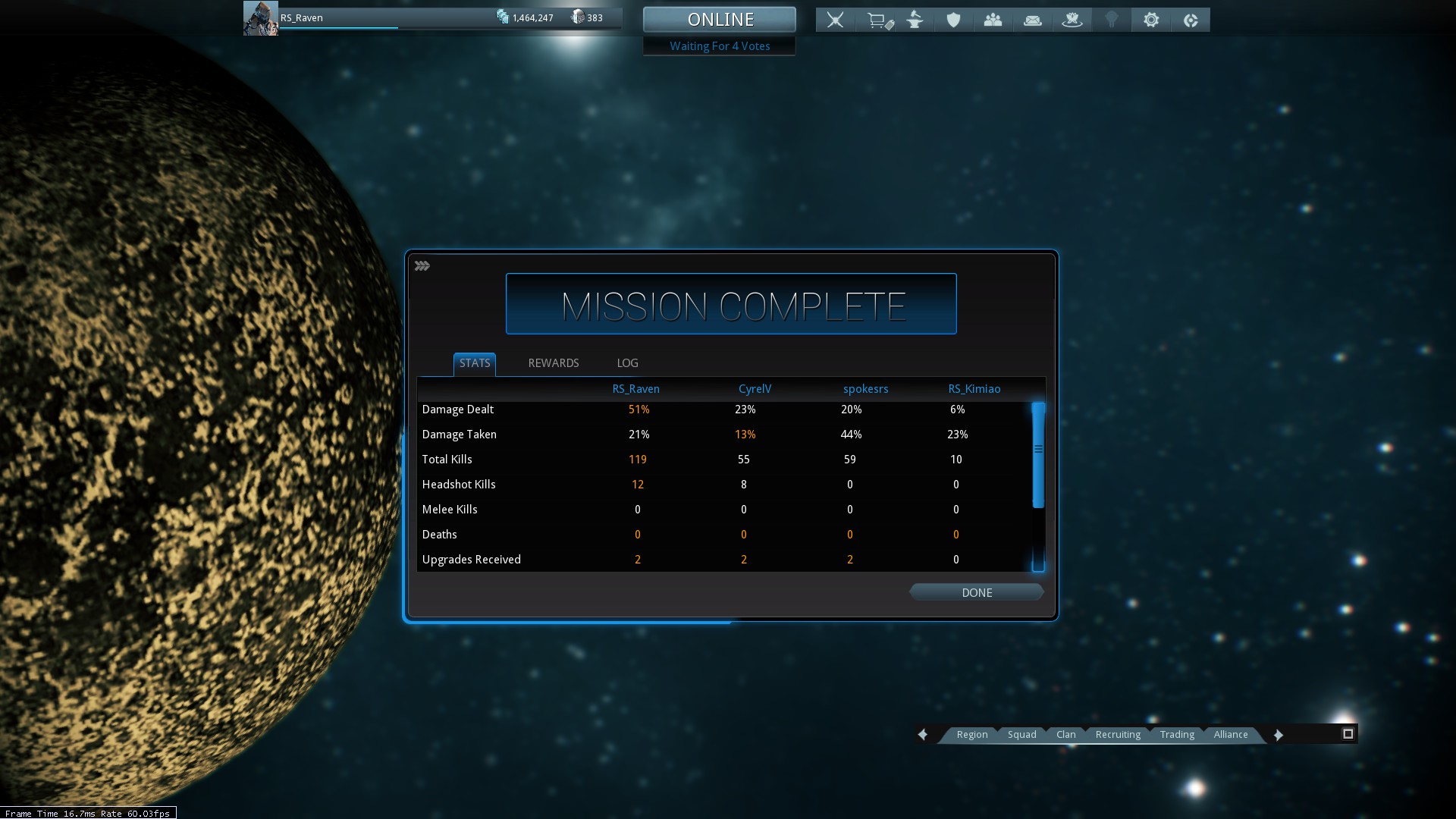Show the contacts people icon
This screenshot has width=1456, height=819.
click(x=993, y=20)
